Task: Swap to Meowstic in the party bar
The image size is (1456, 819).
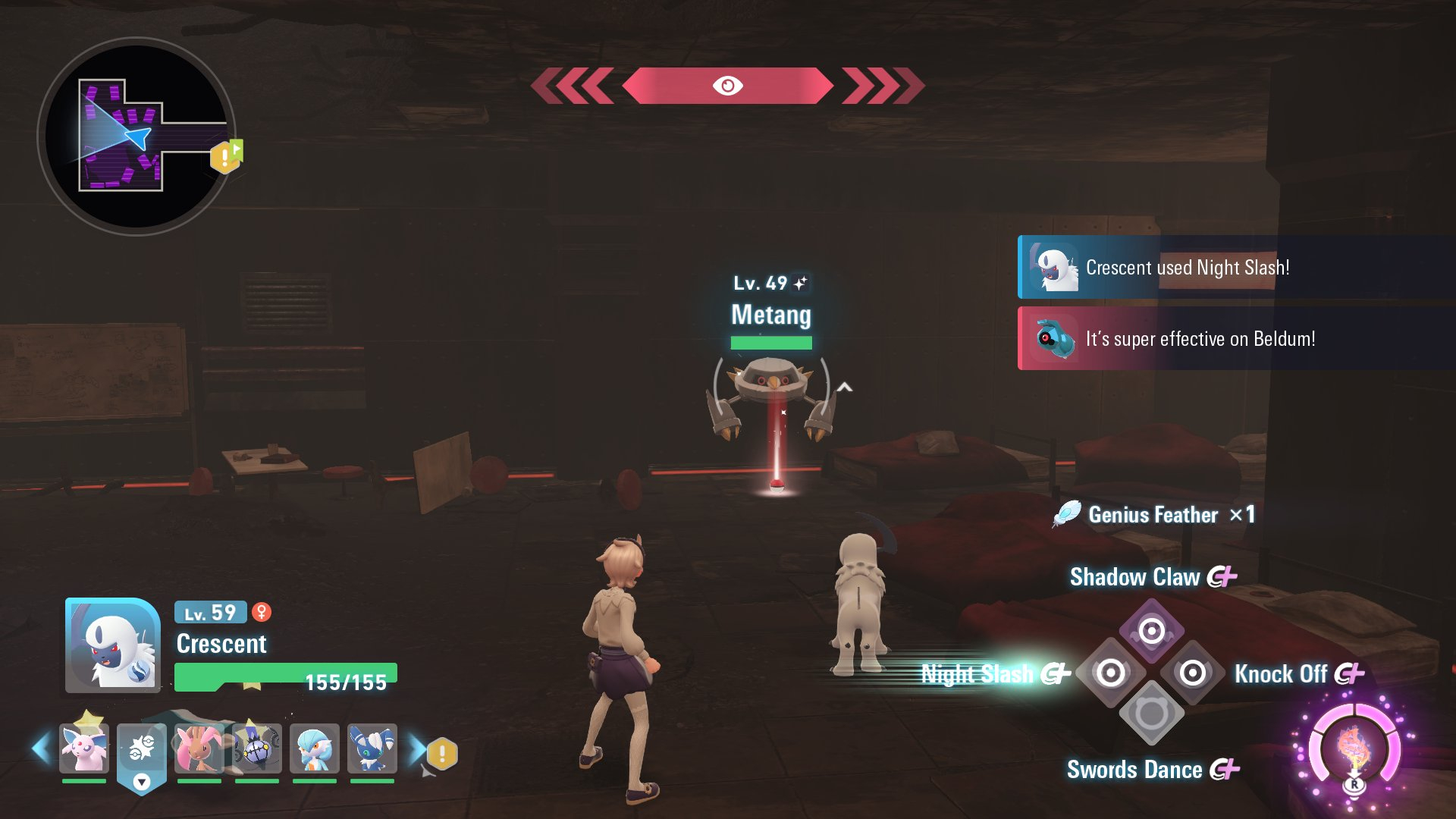Action: [372, 748]
